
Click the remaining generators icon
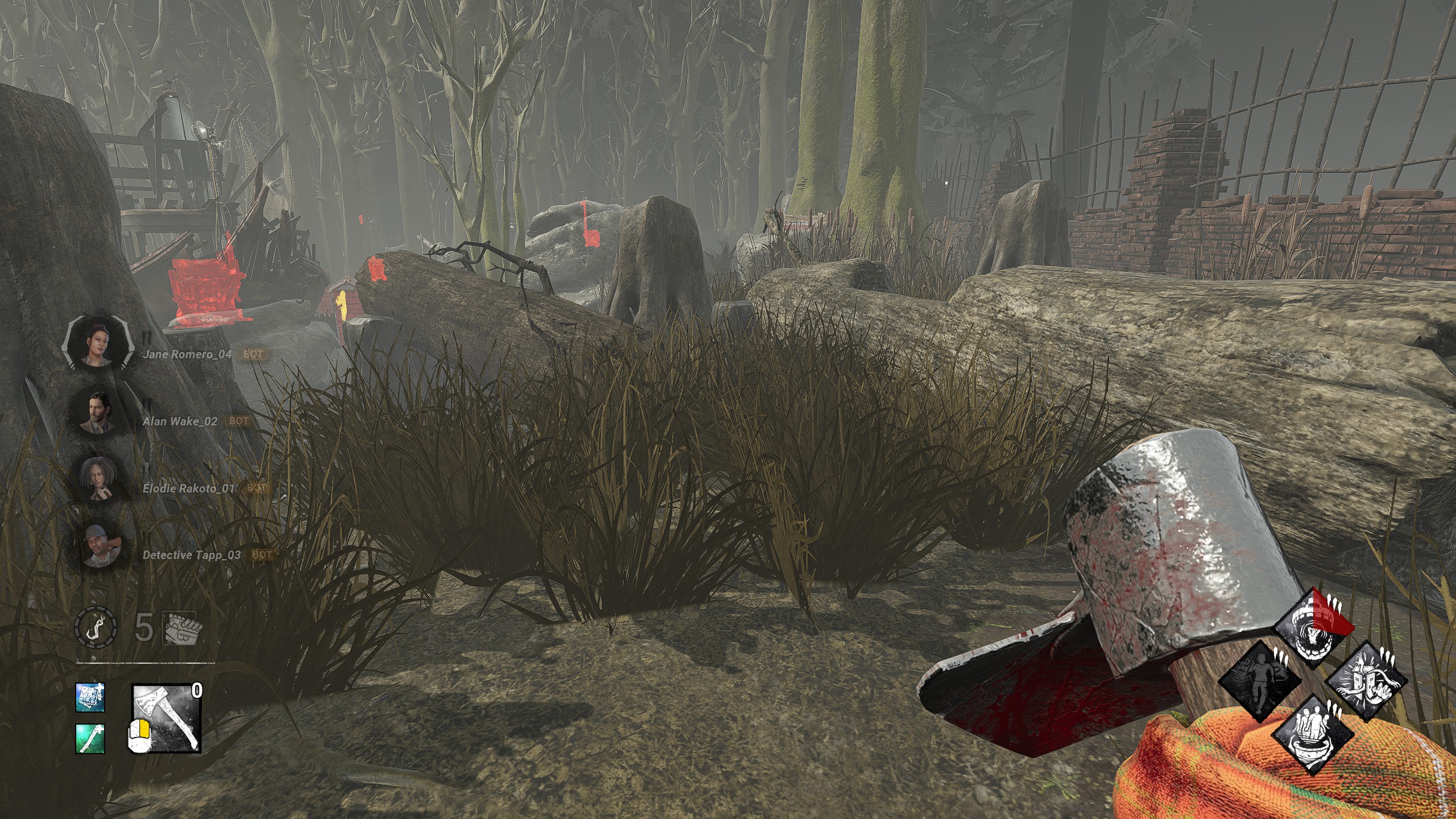(x=179, y=627)
